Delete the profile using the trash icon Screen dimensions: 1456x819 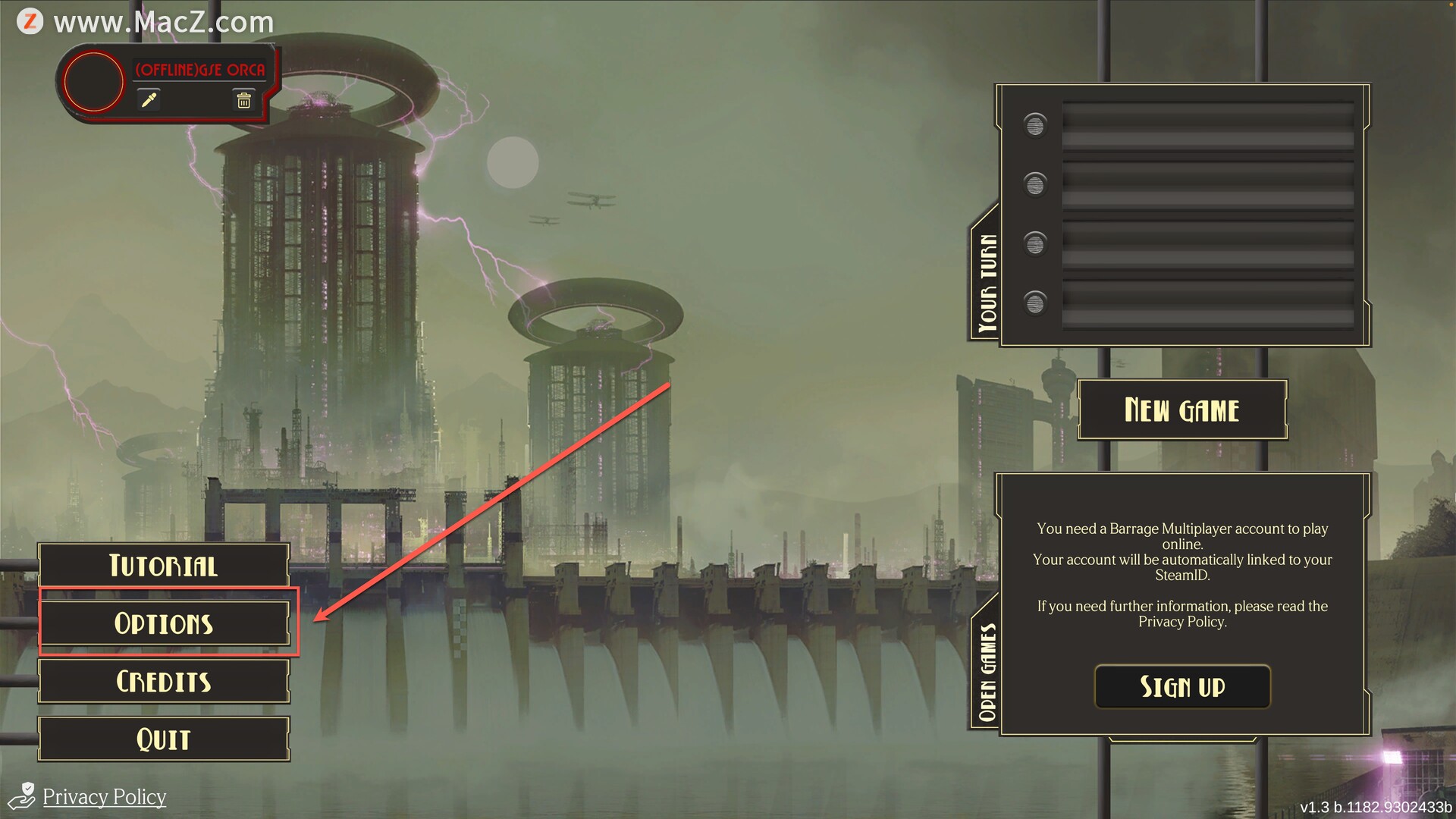[243, 100]
